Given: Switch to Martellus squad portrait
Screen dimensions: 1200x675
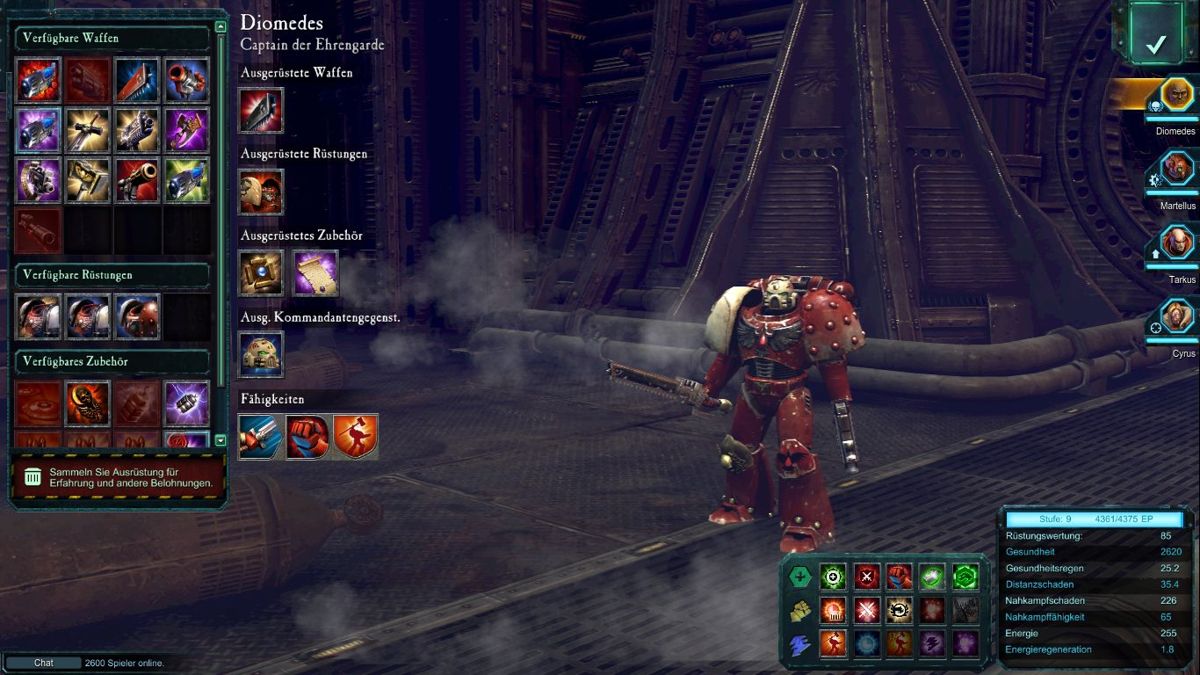Looking at the screenshot, I should pyautogui.click(x=1177, y=168).
